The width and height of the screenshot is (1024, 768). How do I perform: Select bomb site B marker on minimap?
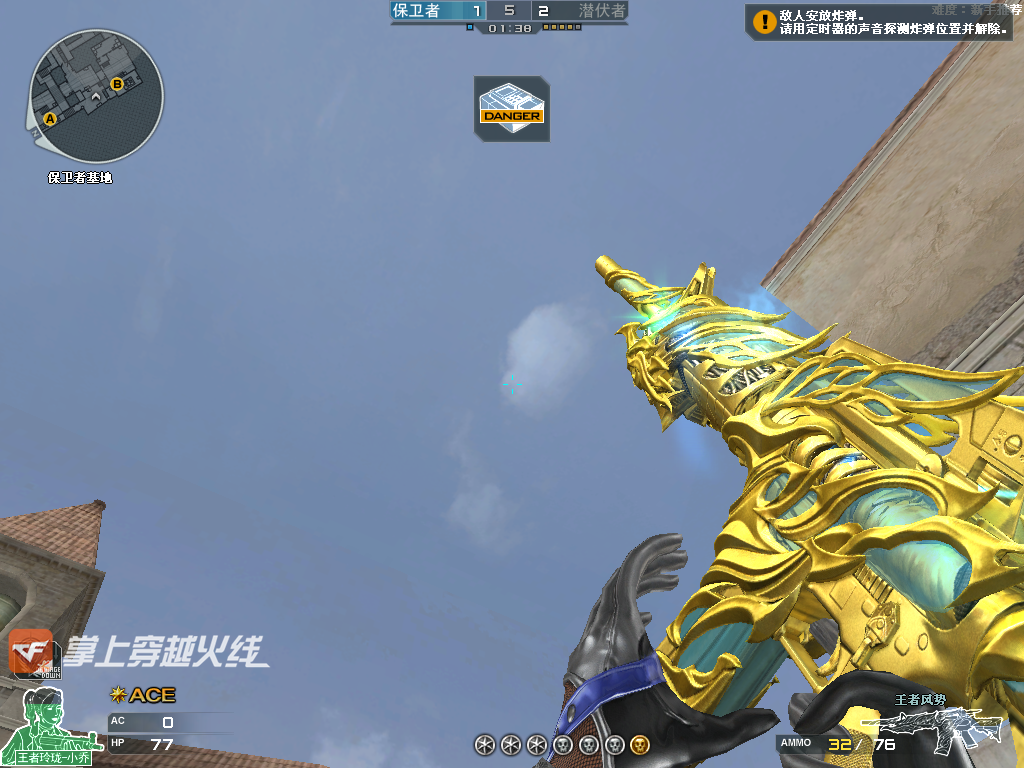tap(117, 84)
